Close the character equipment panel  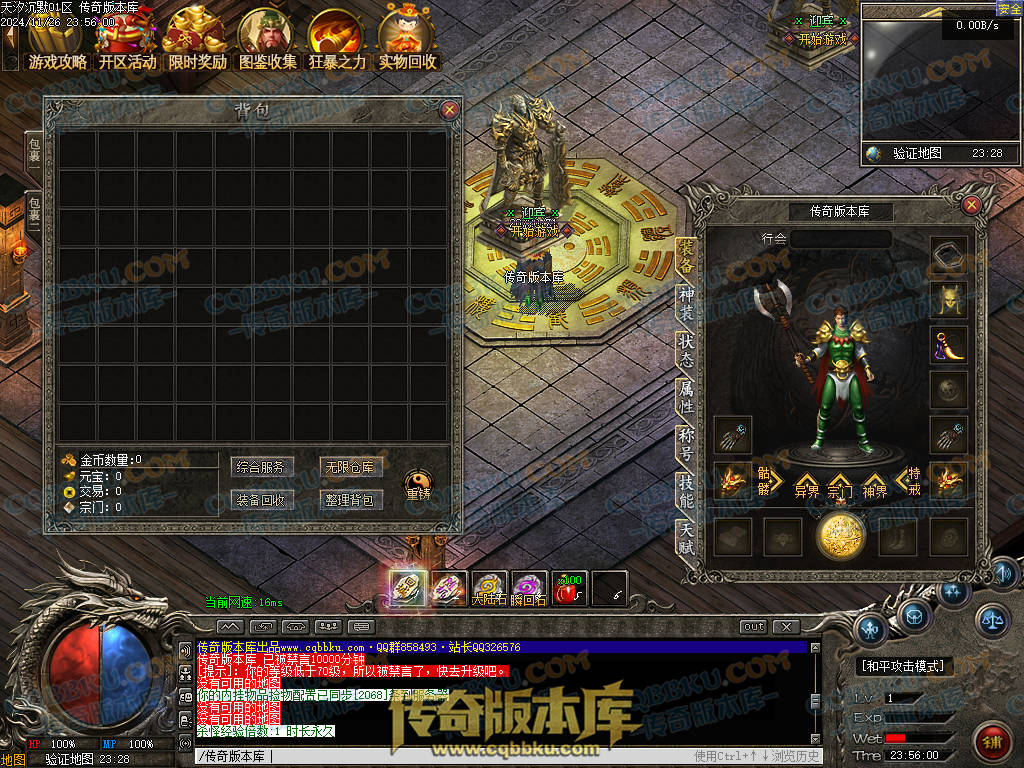[x=971, y=205]
